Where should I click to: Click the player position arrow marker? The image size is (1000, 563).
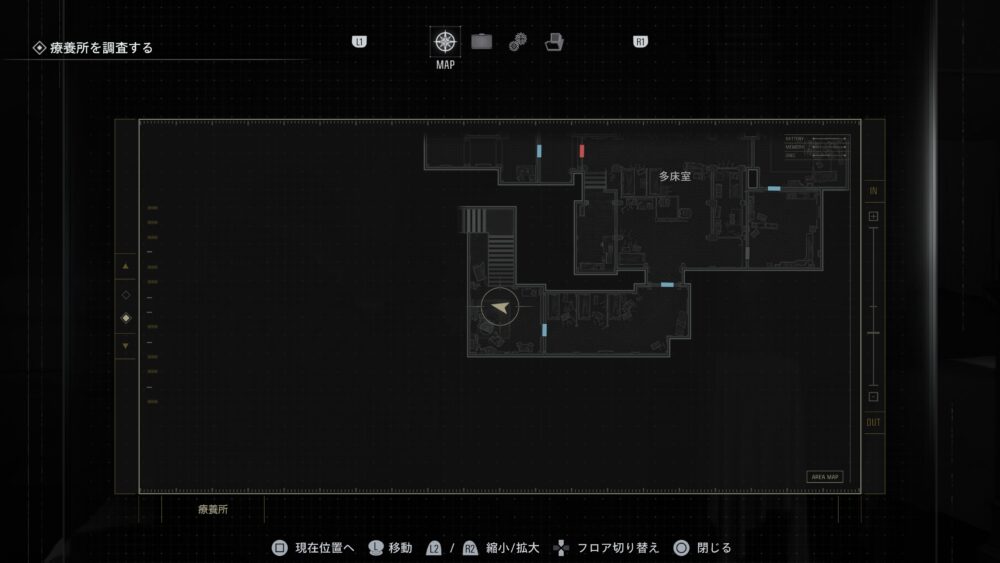tap(499, 308)
